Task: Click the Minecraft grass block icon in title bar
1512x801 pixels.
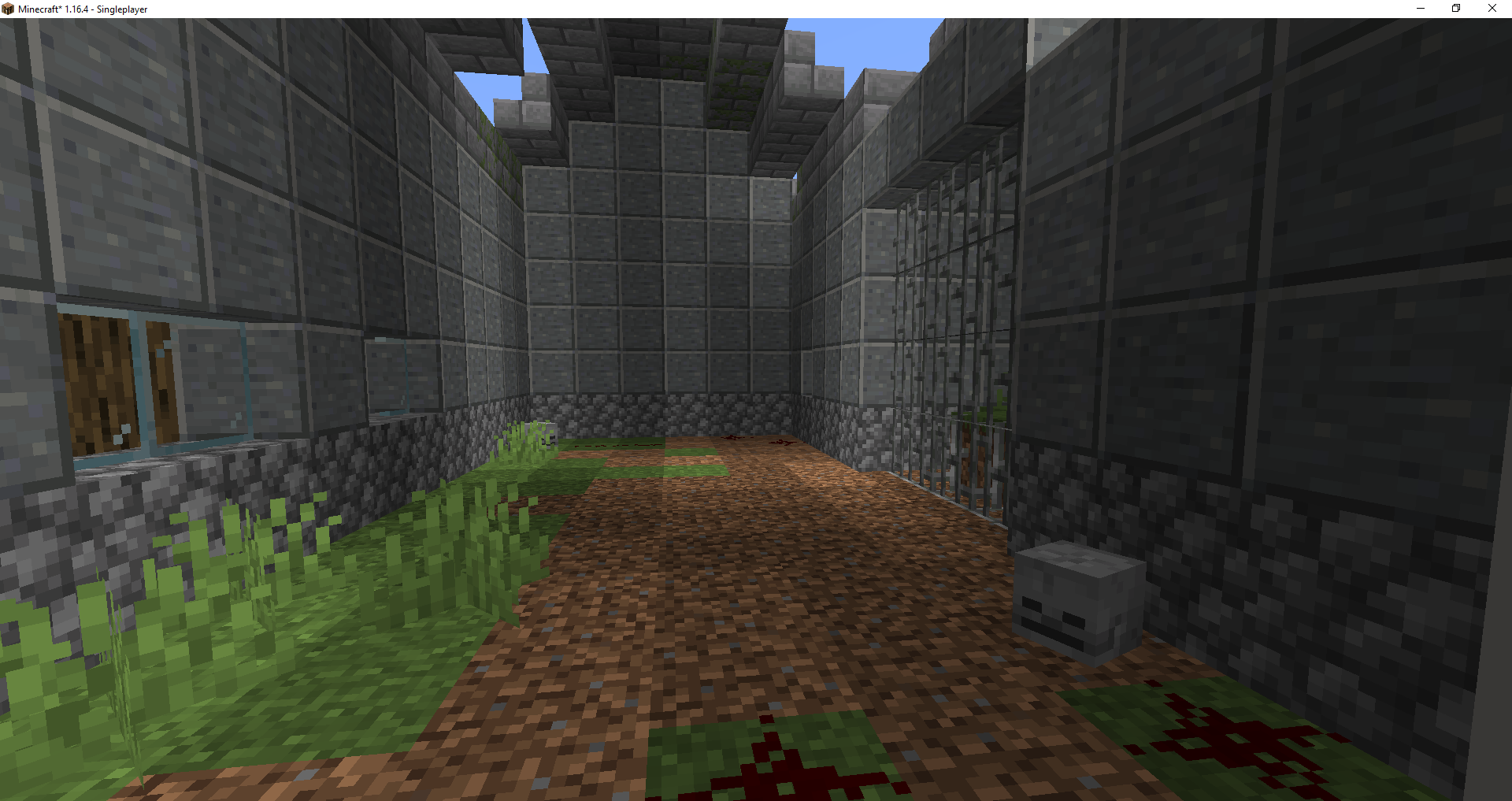Action: (x=8, y=9)
